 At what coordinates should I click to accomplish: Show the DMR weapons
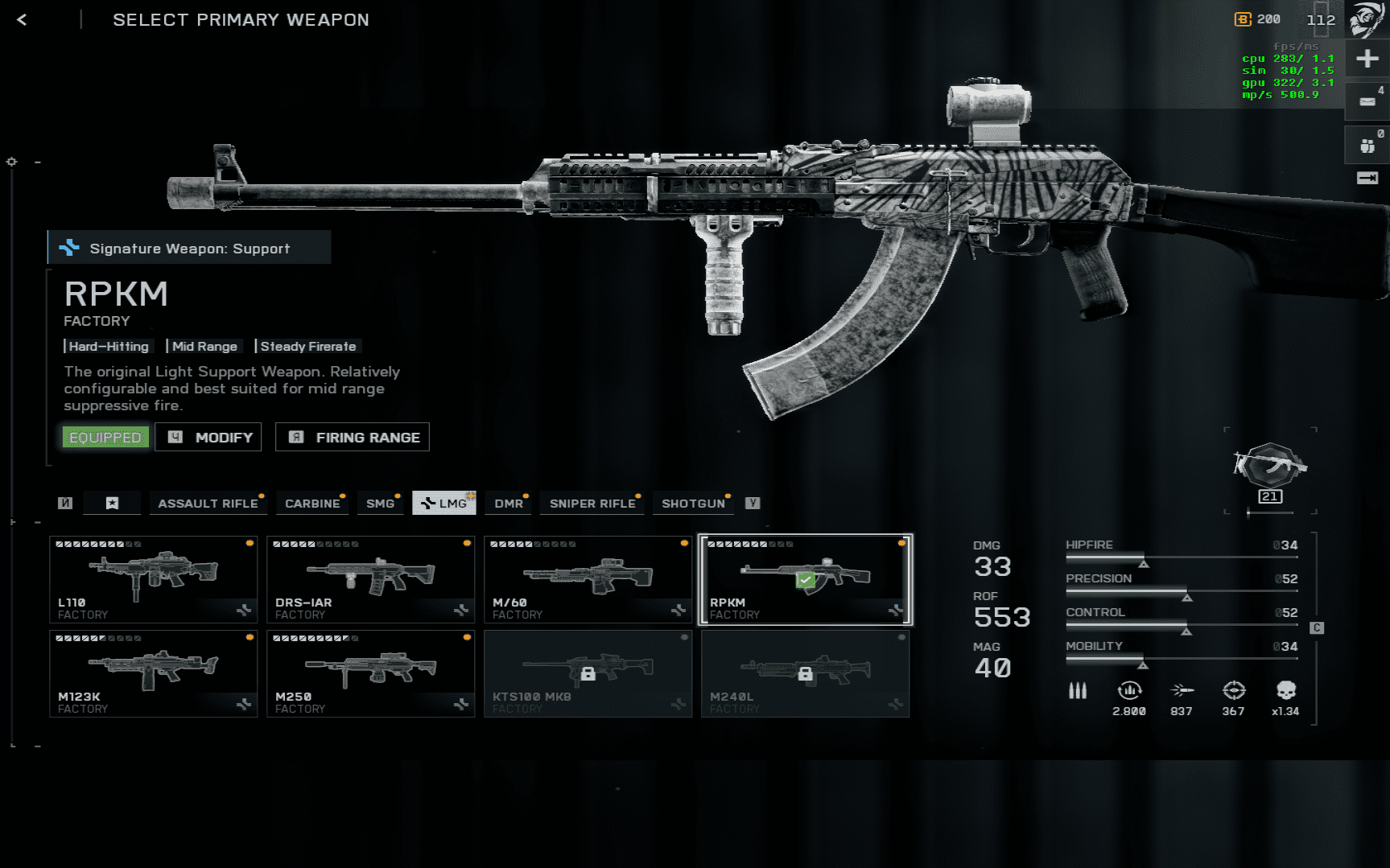509,504
